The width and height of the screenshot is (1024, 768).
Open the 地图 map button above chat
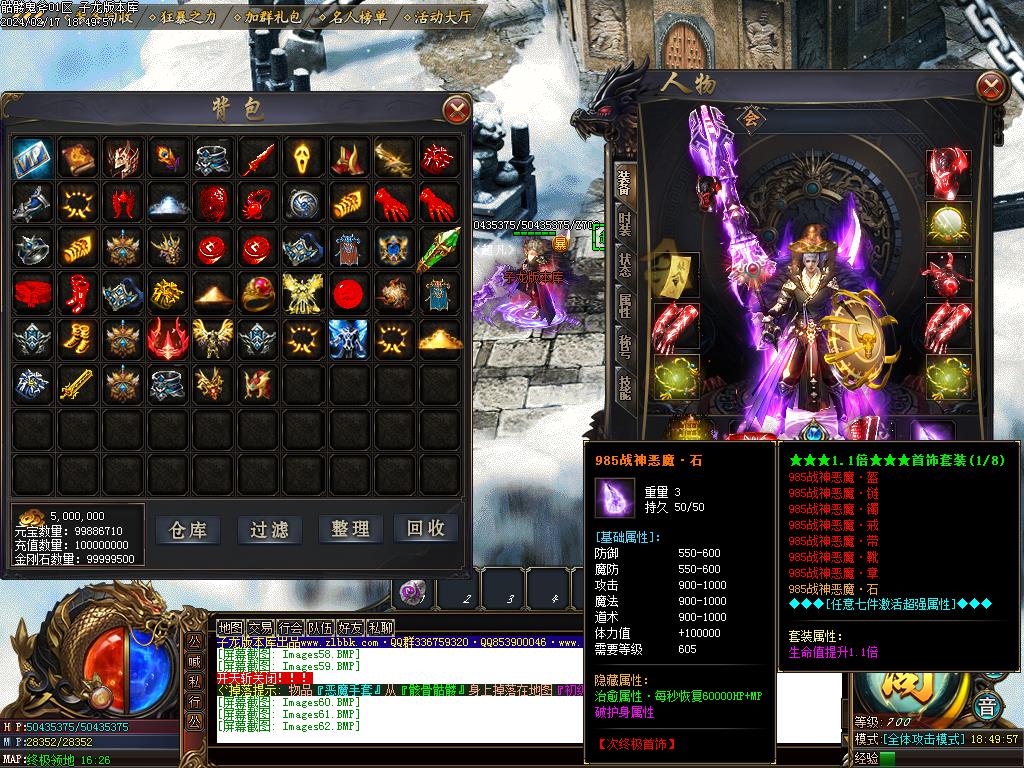[230, 628]
